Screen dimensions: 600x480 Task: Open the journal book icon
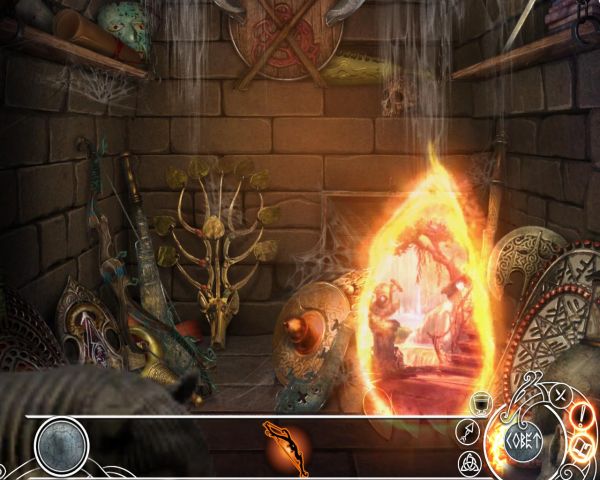point(582,447)
